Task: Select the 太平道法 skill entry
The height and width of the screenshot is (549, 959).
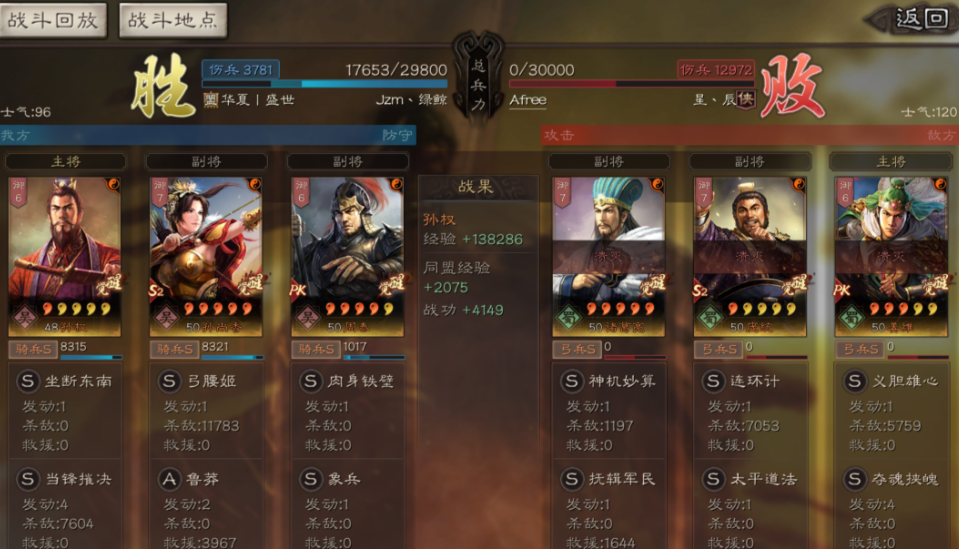Action: point(749,479)
